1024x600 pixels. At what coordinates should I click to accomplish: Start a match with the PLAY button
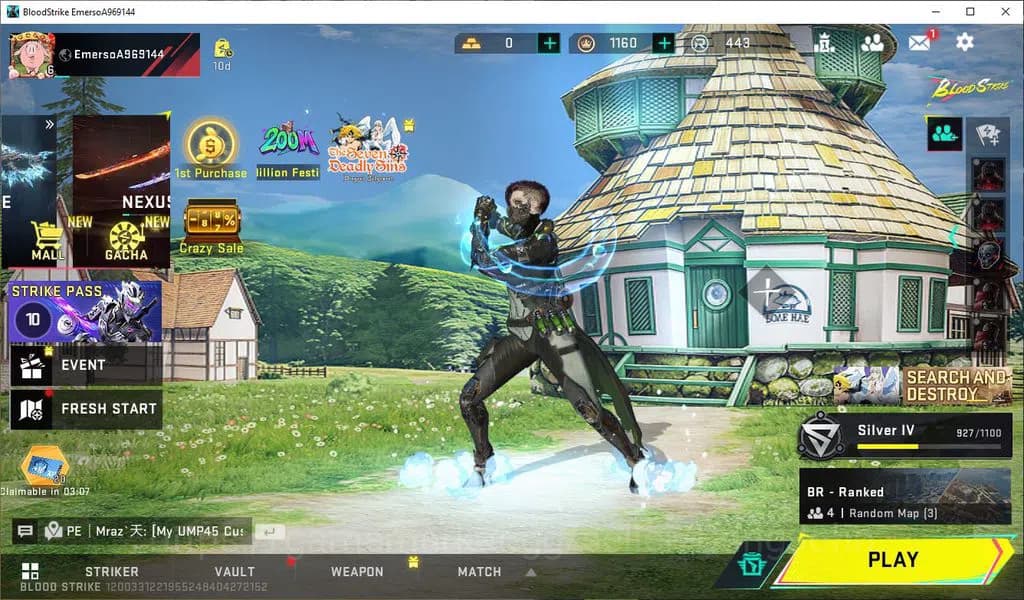pyautogui.click(x=892, y=560)
